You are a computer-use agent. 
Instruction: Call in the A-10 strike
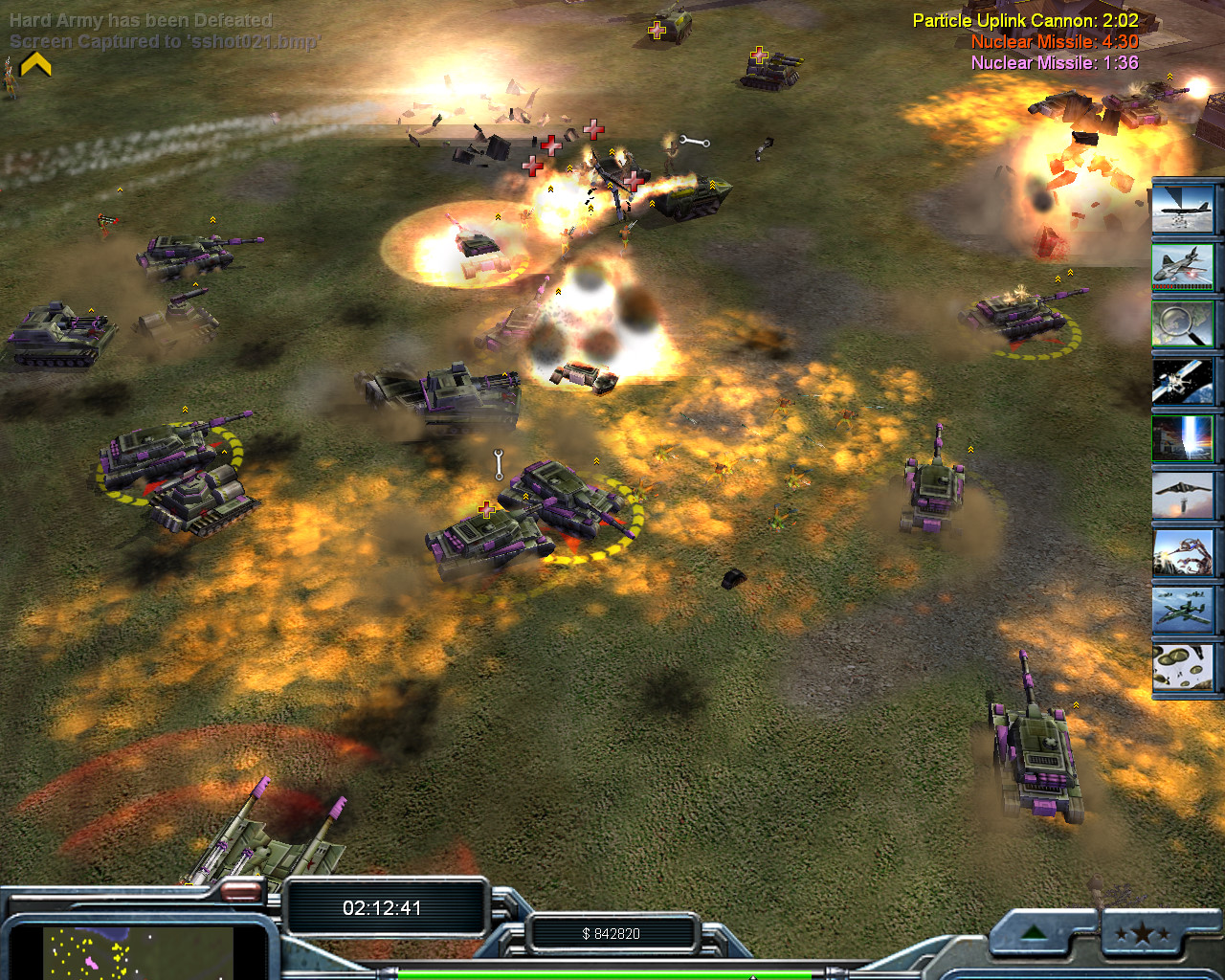[1183, 610]
